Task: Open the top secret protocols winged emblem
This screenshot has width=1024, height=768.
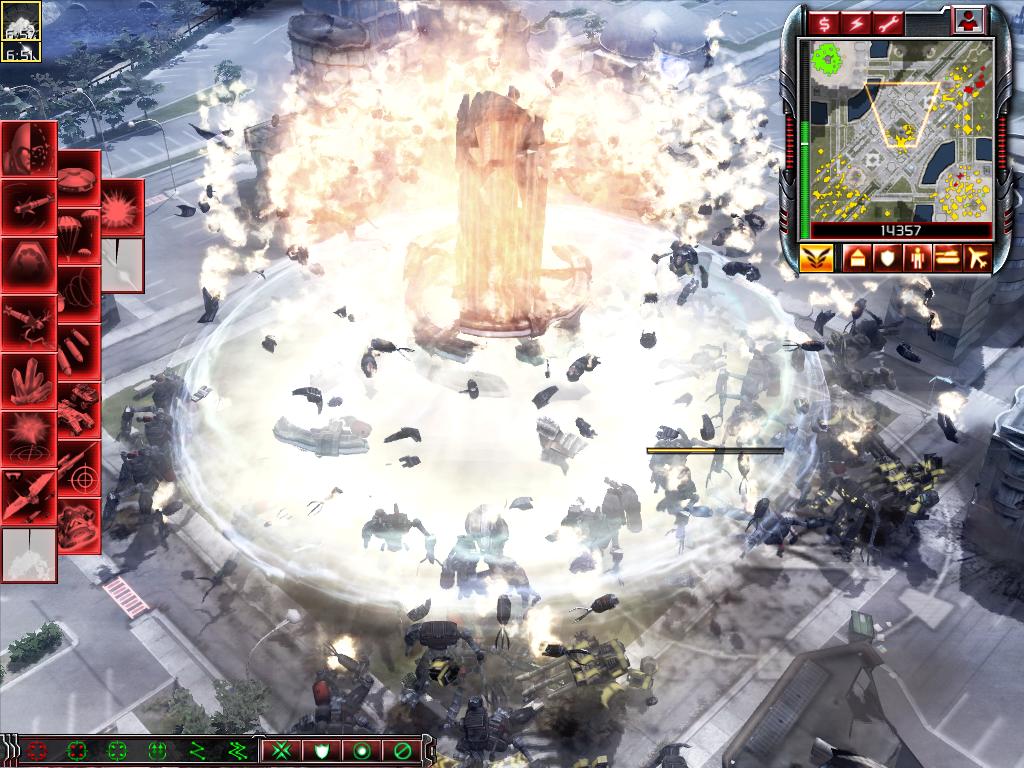Action: pos(816,259)
